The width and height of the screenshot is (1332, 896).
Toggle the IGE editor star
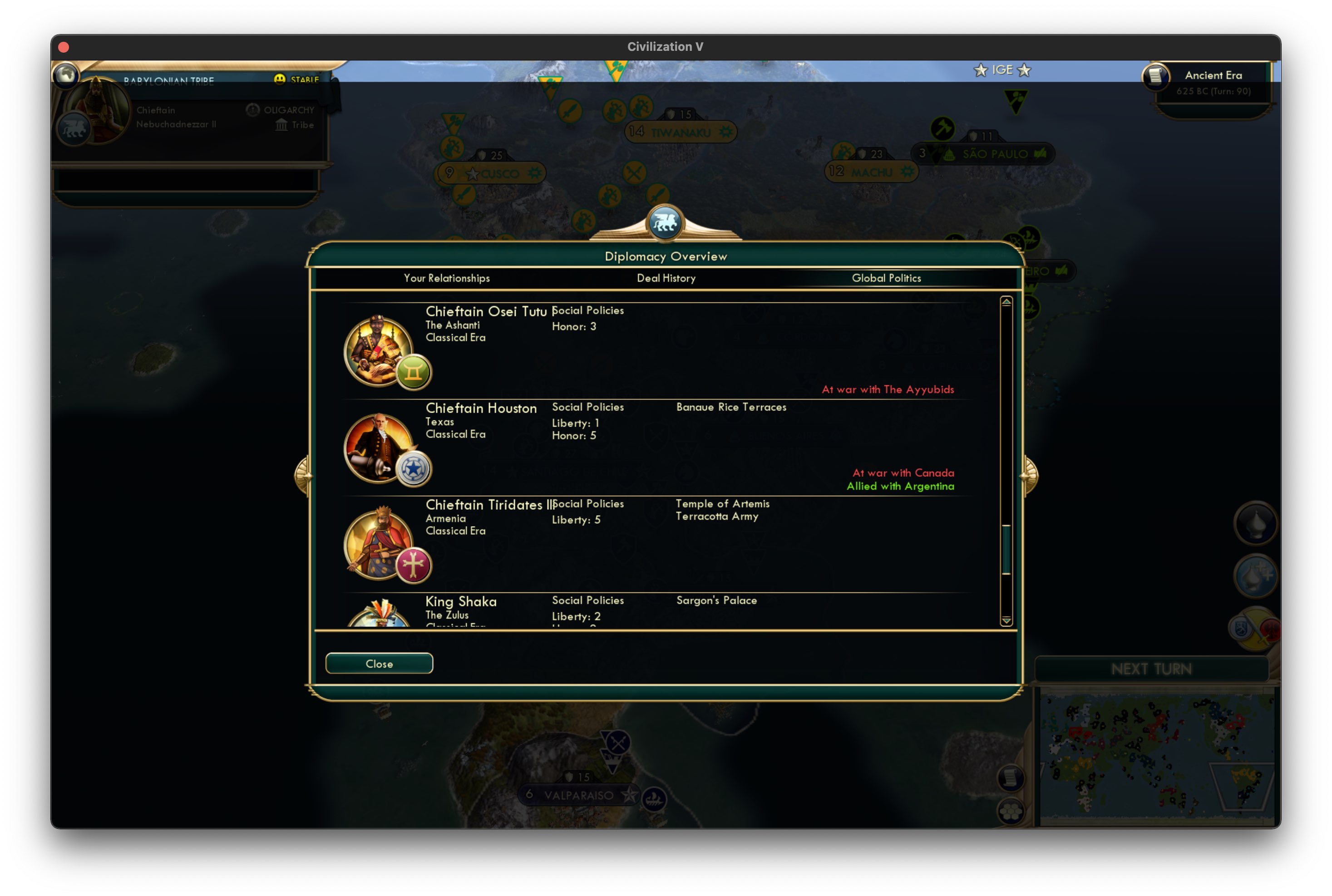coord(981,70)
